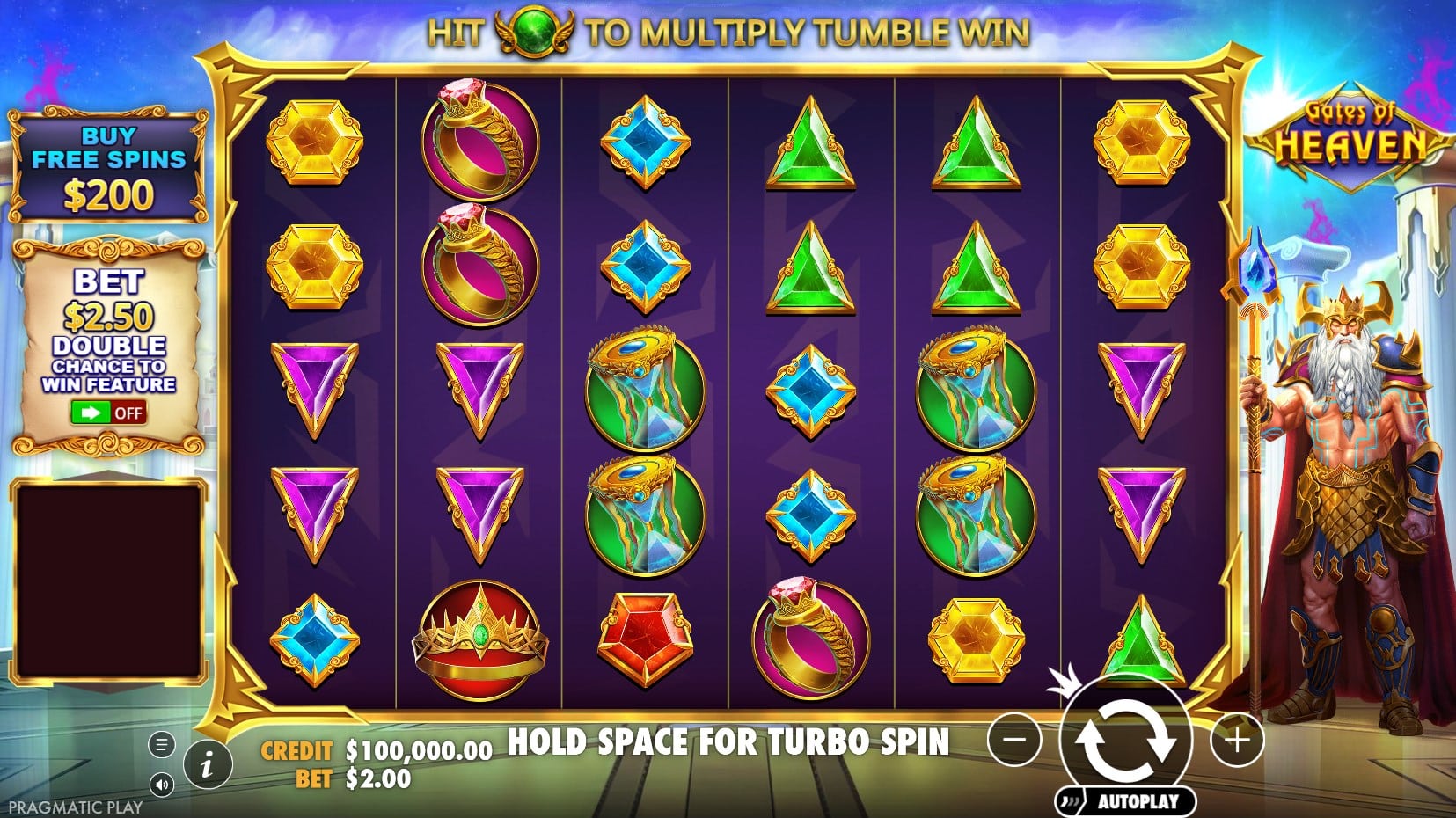Mute the game sound via speaker icon

[161, 784]
